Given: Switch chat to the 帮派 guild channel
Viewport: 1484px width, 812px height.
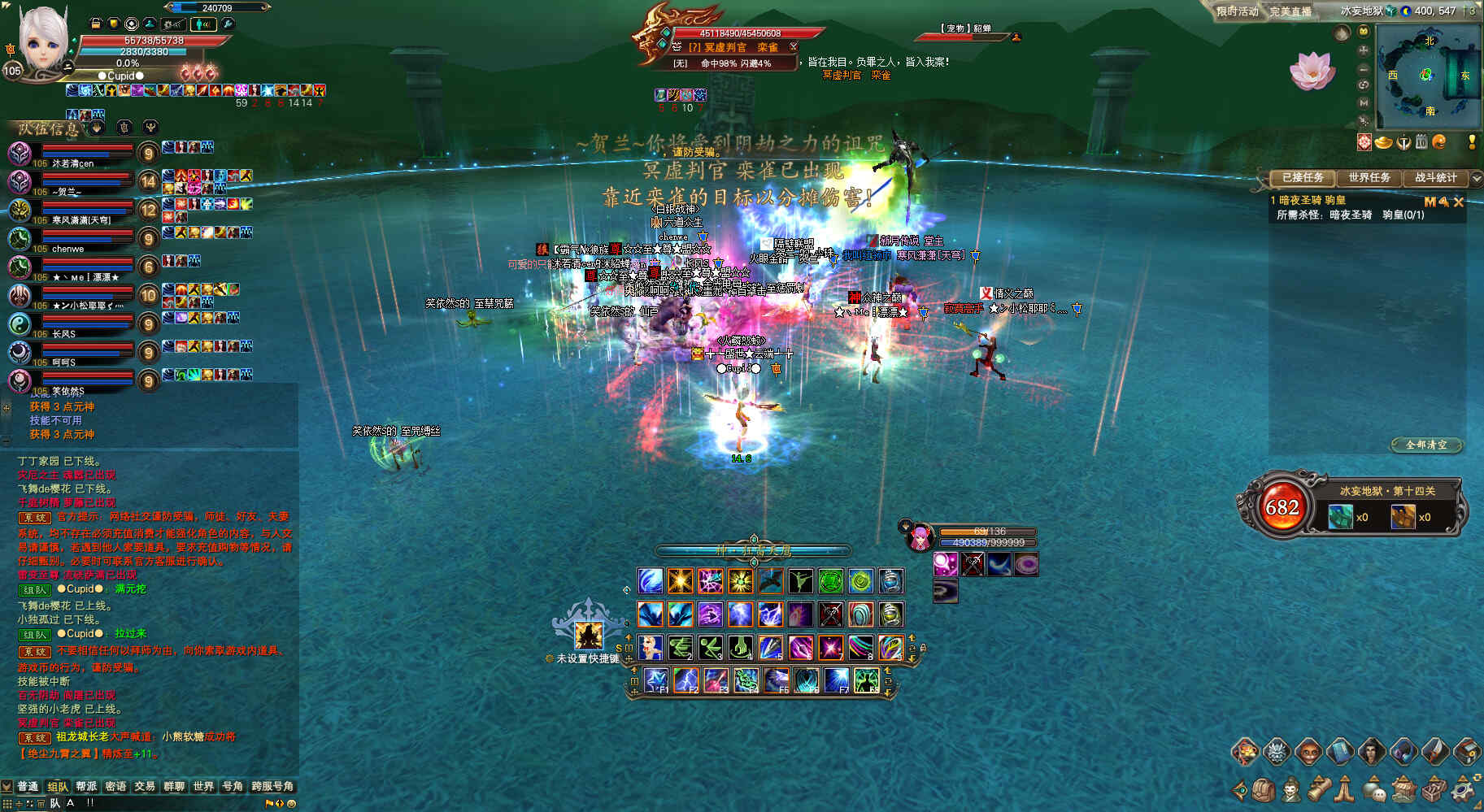Looking at the screenshot, I should click(x=86, y=786).
